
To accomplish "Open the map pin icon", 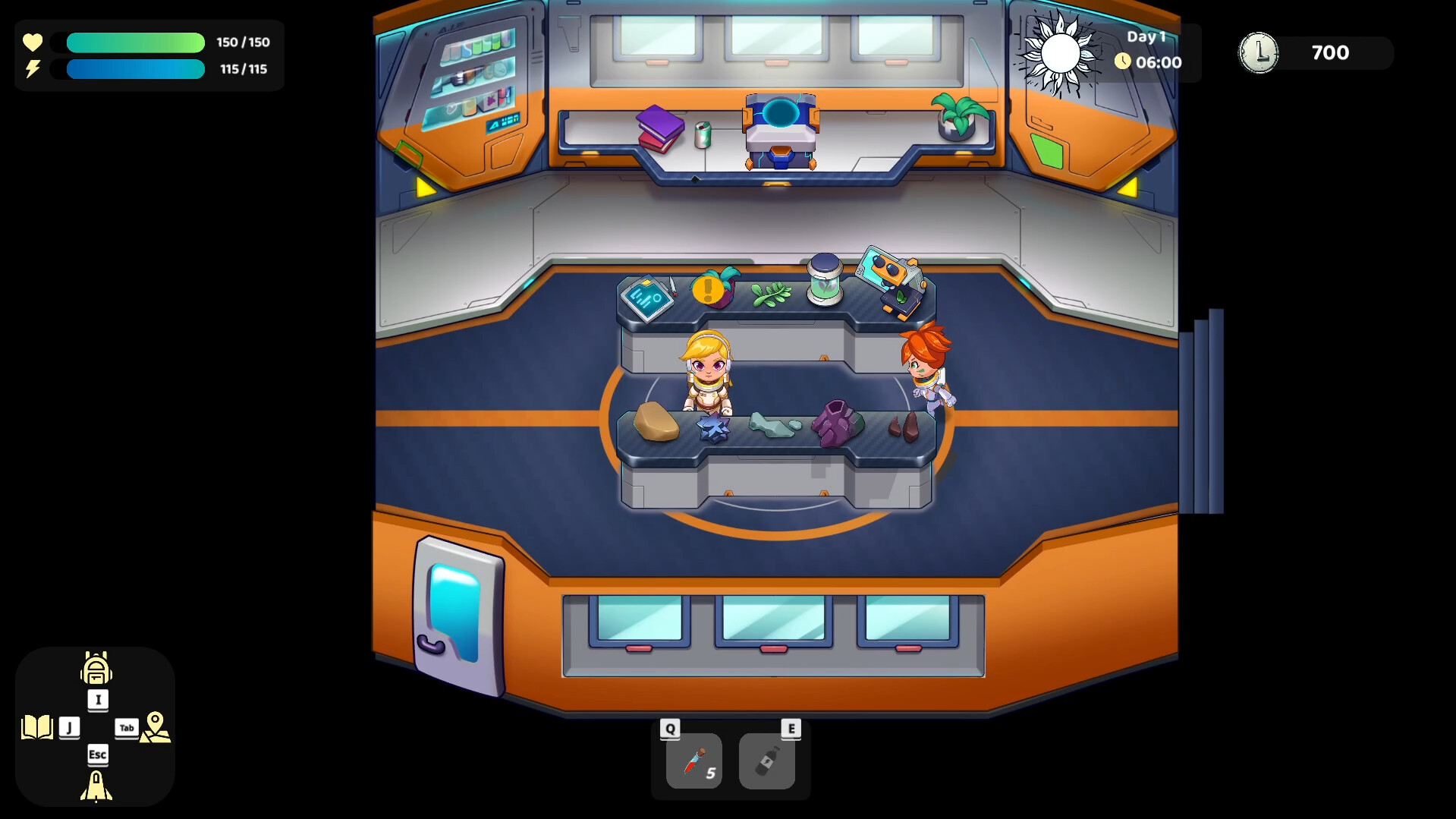I will click(155, 726).
